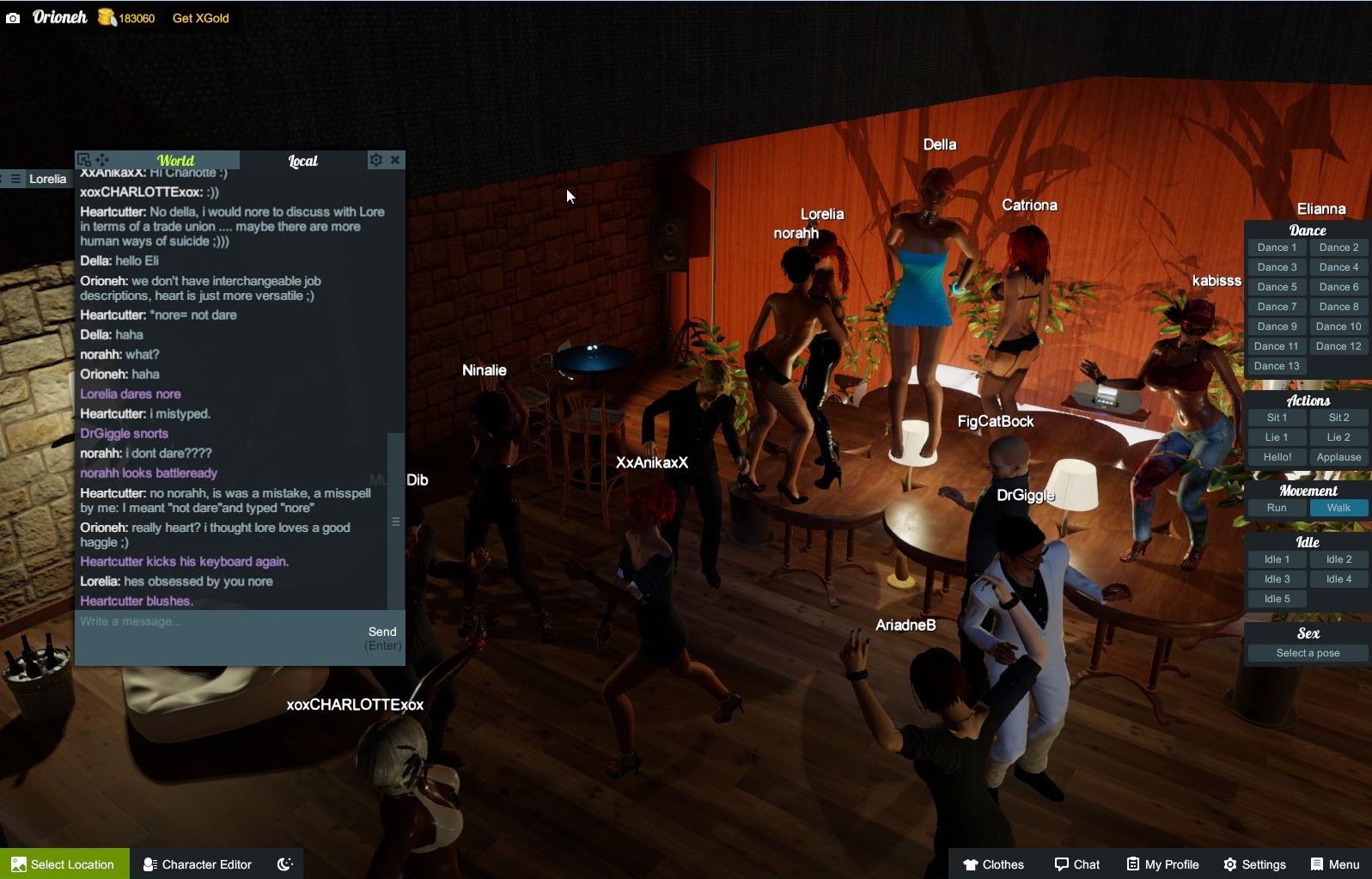Toggle Run movement mode
The image size is (1372, 879).
(1277, 507)
